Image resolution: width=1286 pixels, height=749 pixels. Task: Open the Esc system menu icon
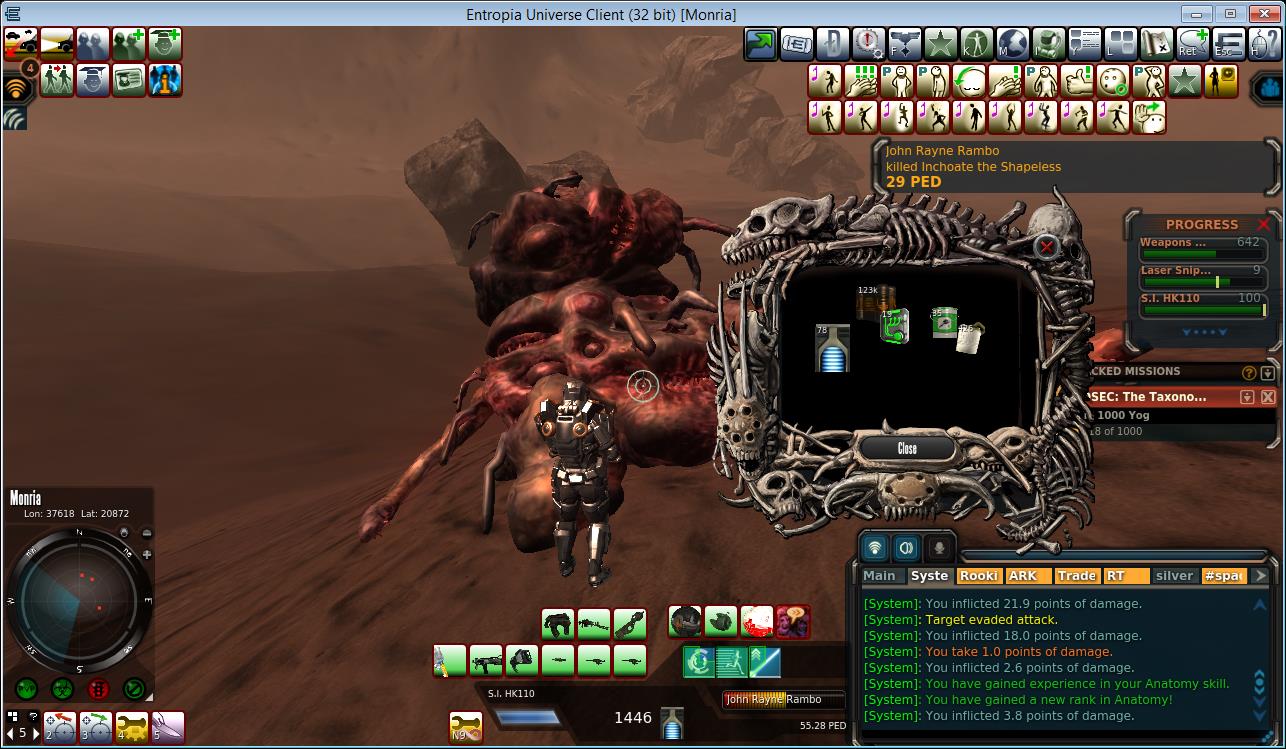click(x=1228, y=44)
